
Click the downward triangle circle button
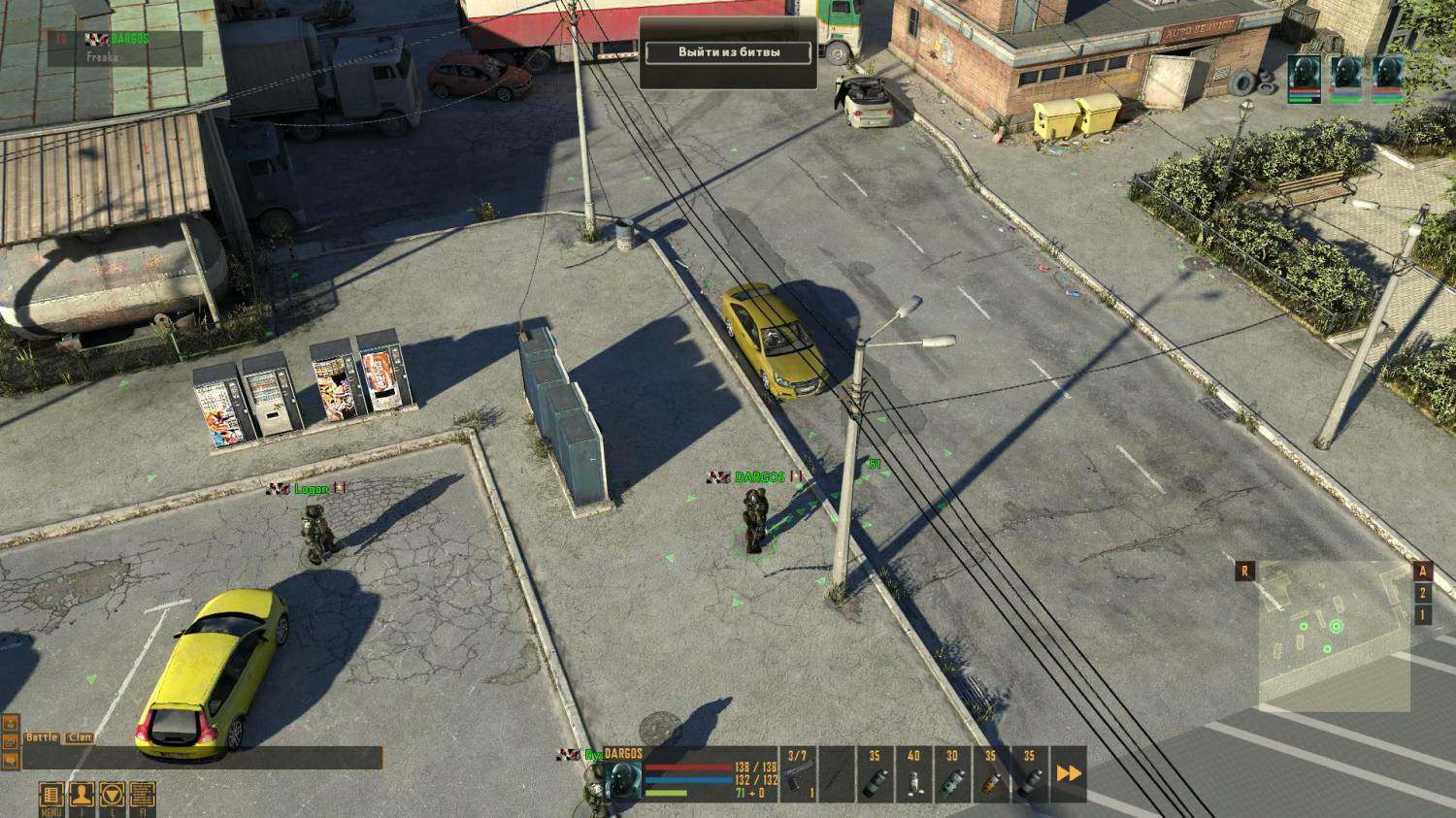(x=112, y=794)
